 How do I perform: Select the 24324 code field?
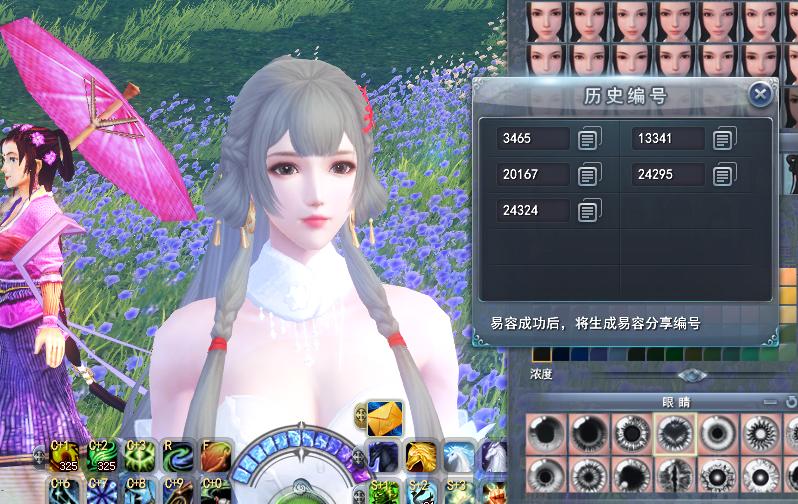point(533,211)
